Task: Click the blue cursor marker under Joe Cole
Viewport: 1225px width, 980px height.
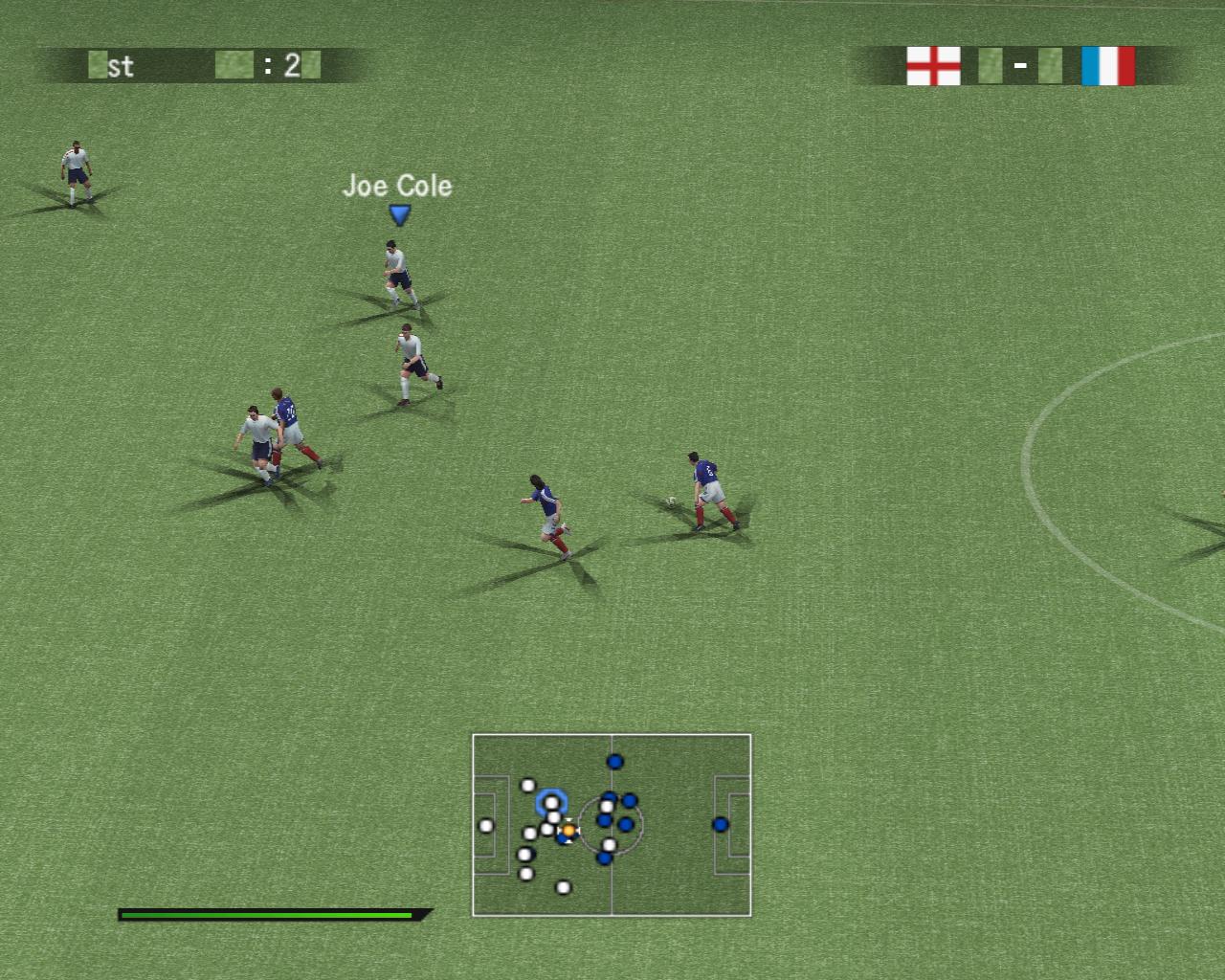Action: pyautogui.click(x=399, y=215)
